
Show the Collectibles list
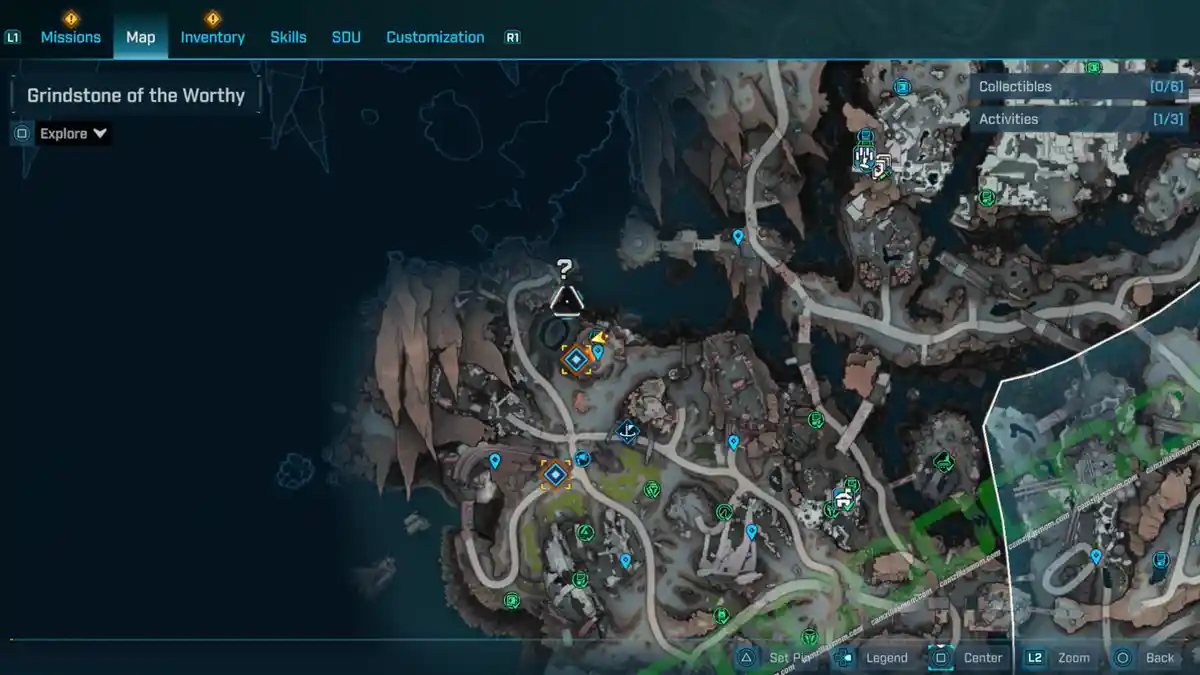click(x=1080, y=87)
